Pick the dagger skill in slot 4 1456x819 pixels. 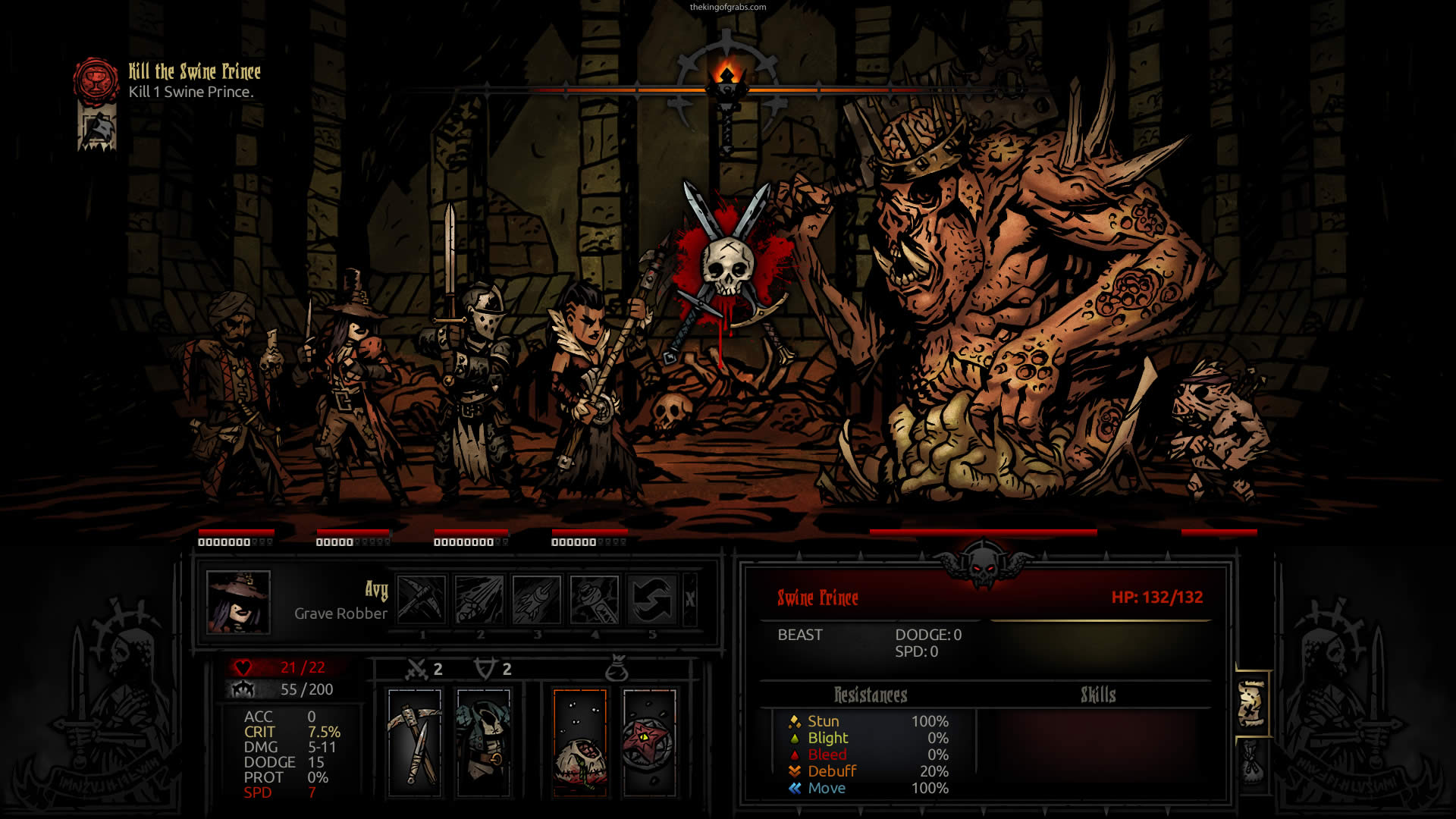point(594,599)
